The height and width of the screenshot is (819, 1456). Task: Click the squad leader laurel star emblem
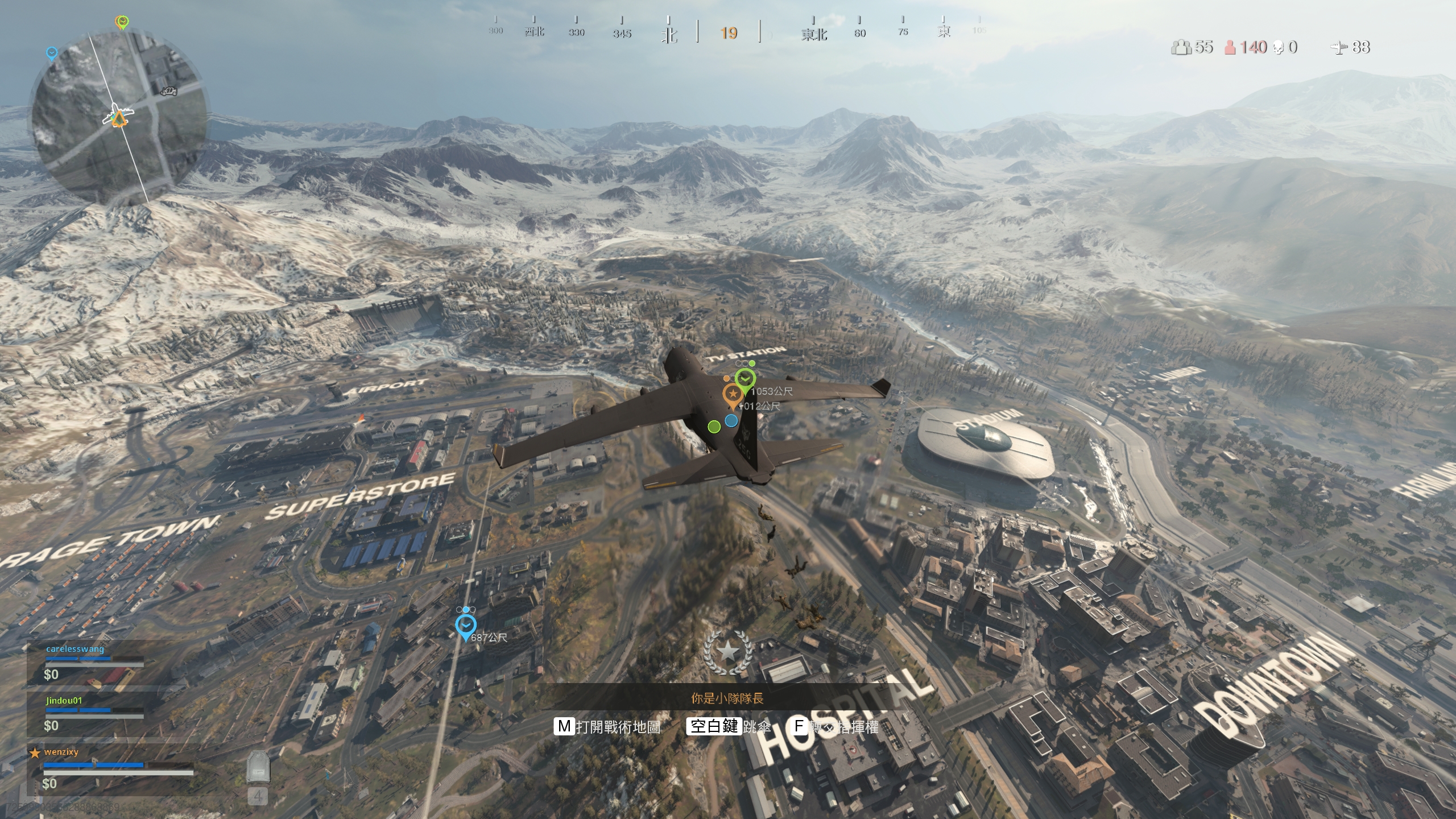tap(727, 652)
